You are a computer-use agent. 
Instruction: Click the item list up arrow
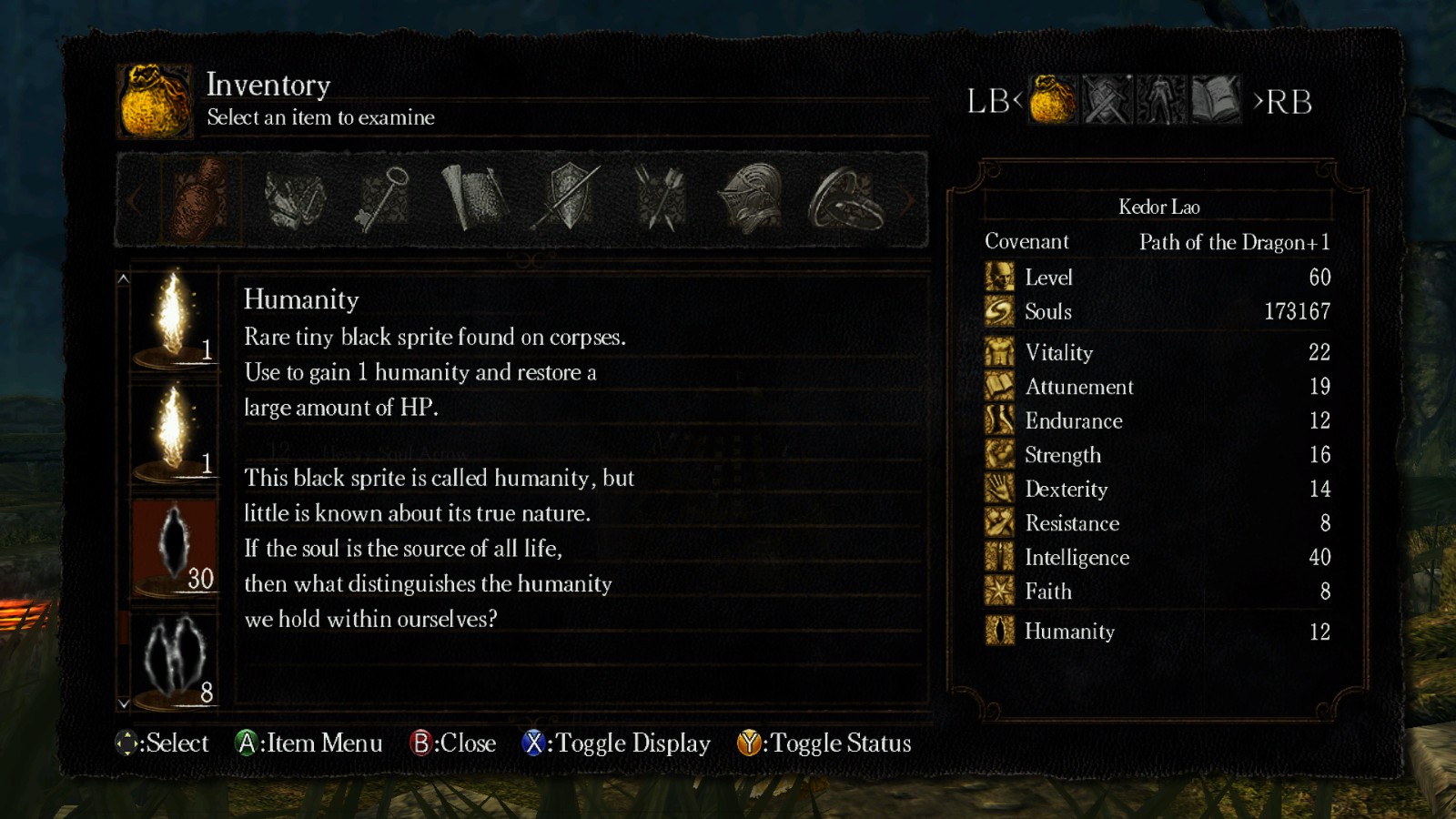124,278
